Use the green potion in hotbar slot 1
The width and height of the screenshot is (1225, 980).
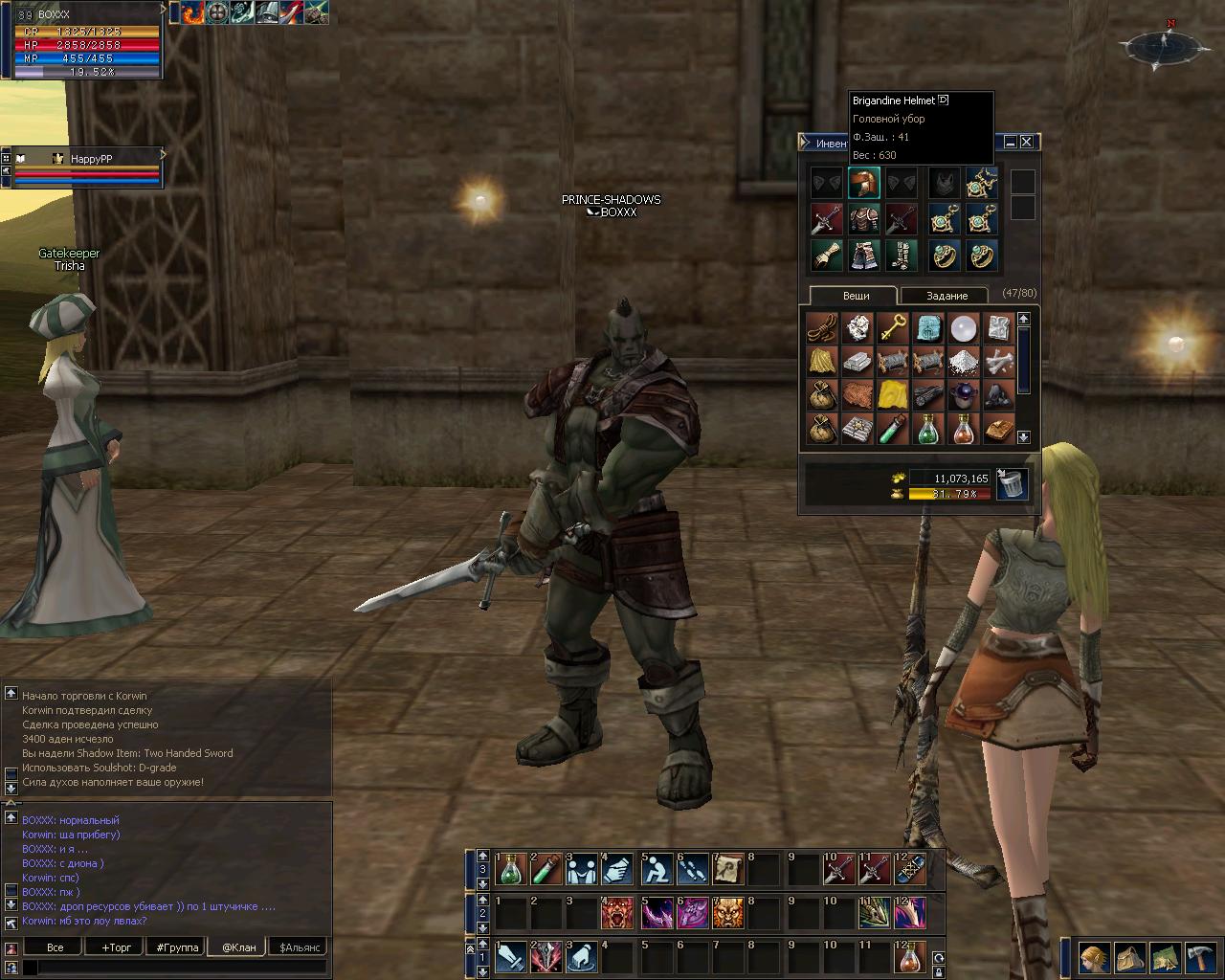510,870
